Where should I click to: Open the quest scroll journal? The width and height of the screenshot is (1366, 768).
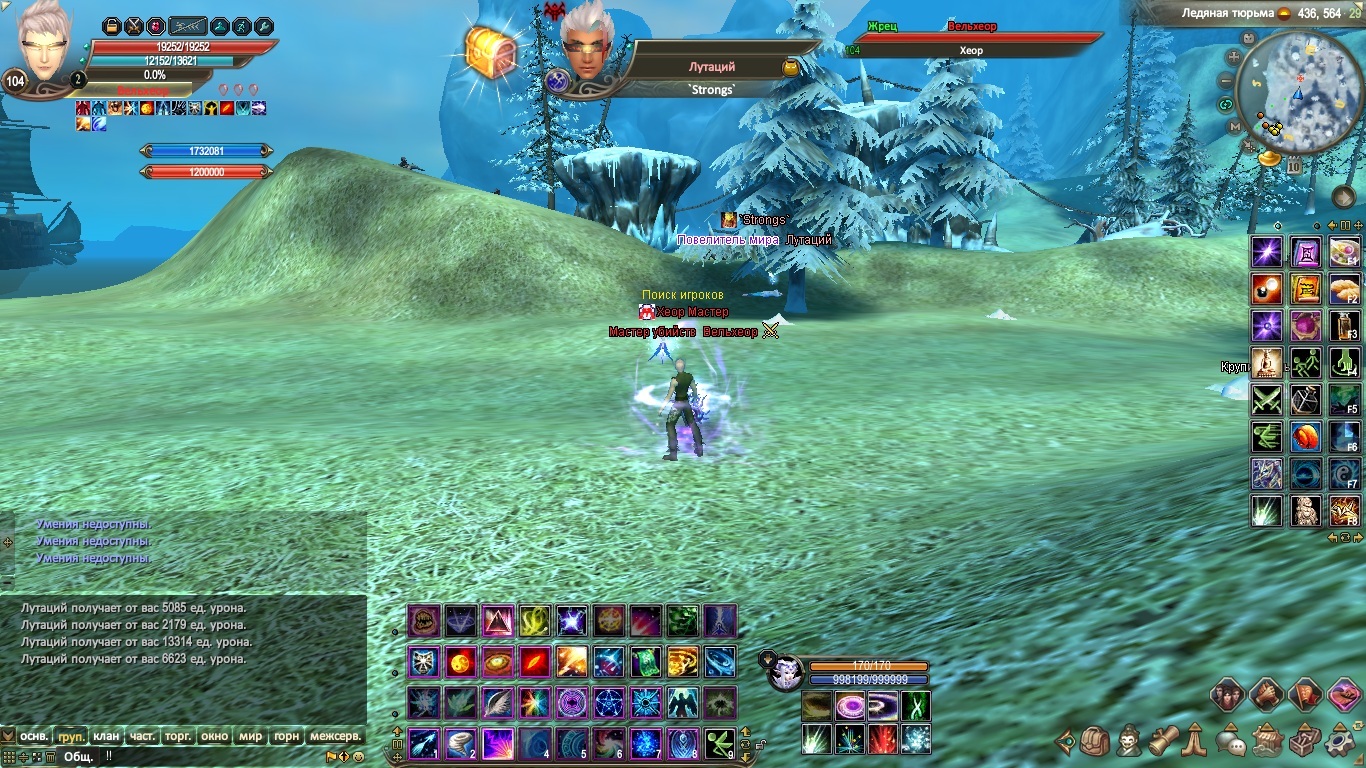pyautogui.click(x=1161, y=742)
